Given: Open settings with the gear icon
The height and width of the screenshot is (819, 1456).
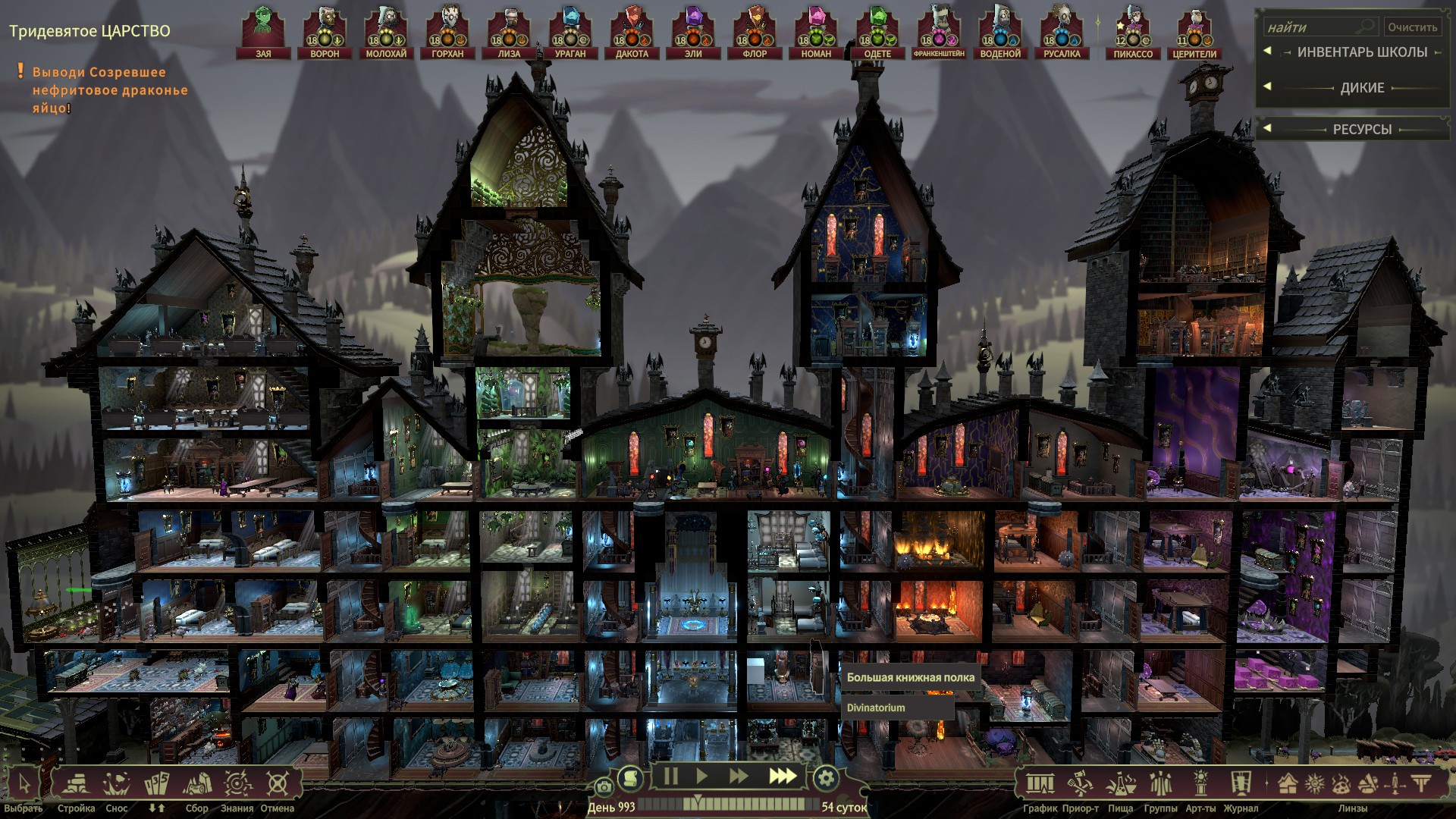Looking at the screenshot, I should point(826,777).
